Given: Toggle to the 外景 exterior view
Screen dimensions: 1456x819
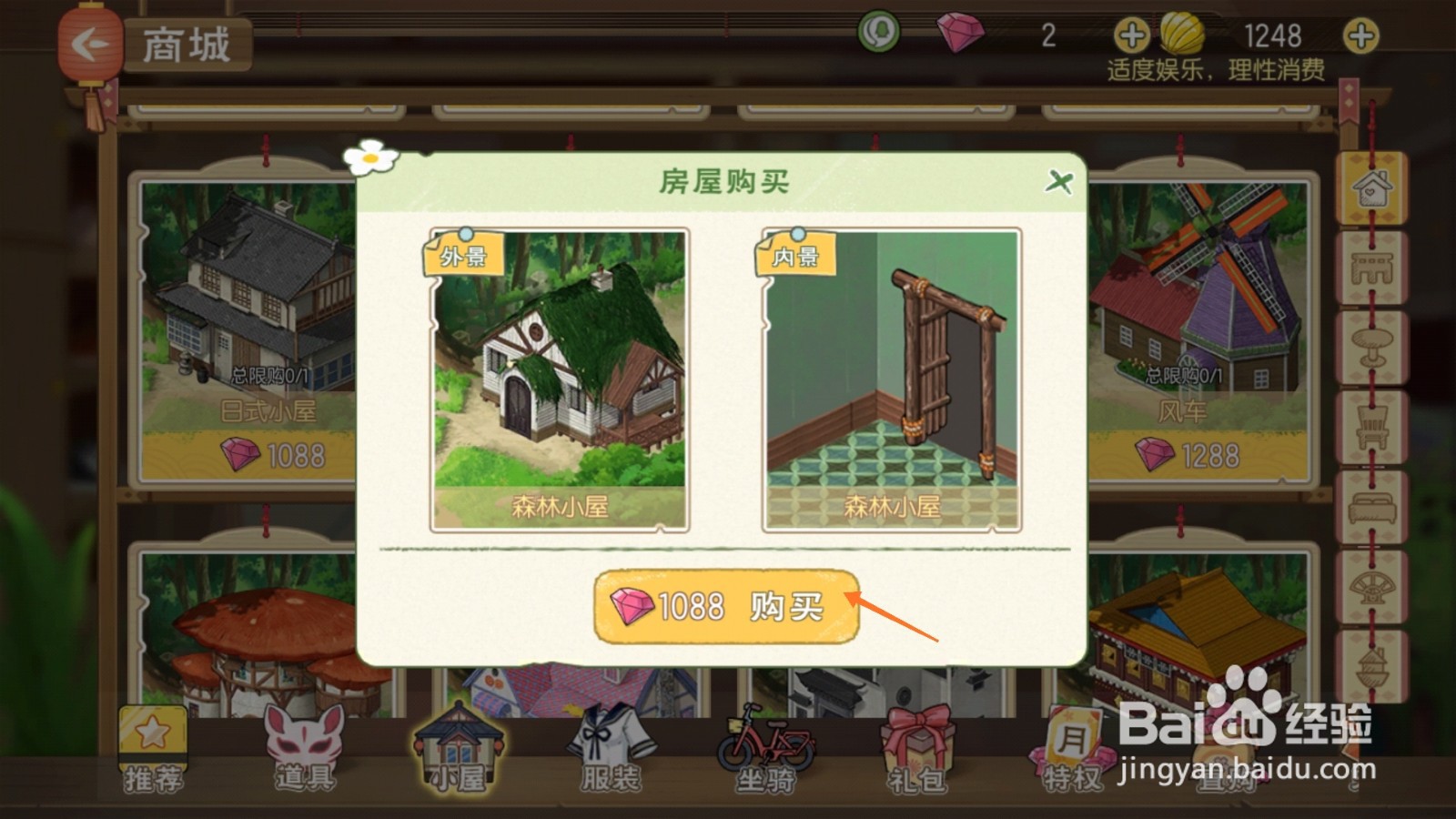Looking at the screenshot, I should [466, 257].
